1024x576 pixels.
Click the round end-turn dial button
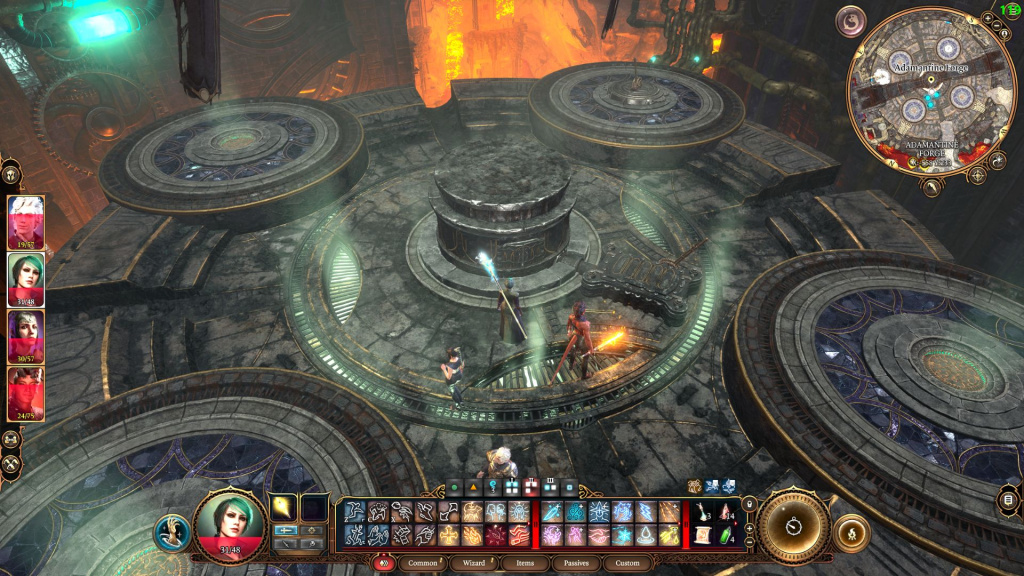click(x=794, y=526)
